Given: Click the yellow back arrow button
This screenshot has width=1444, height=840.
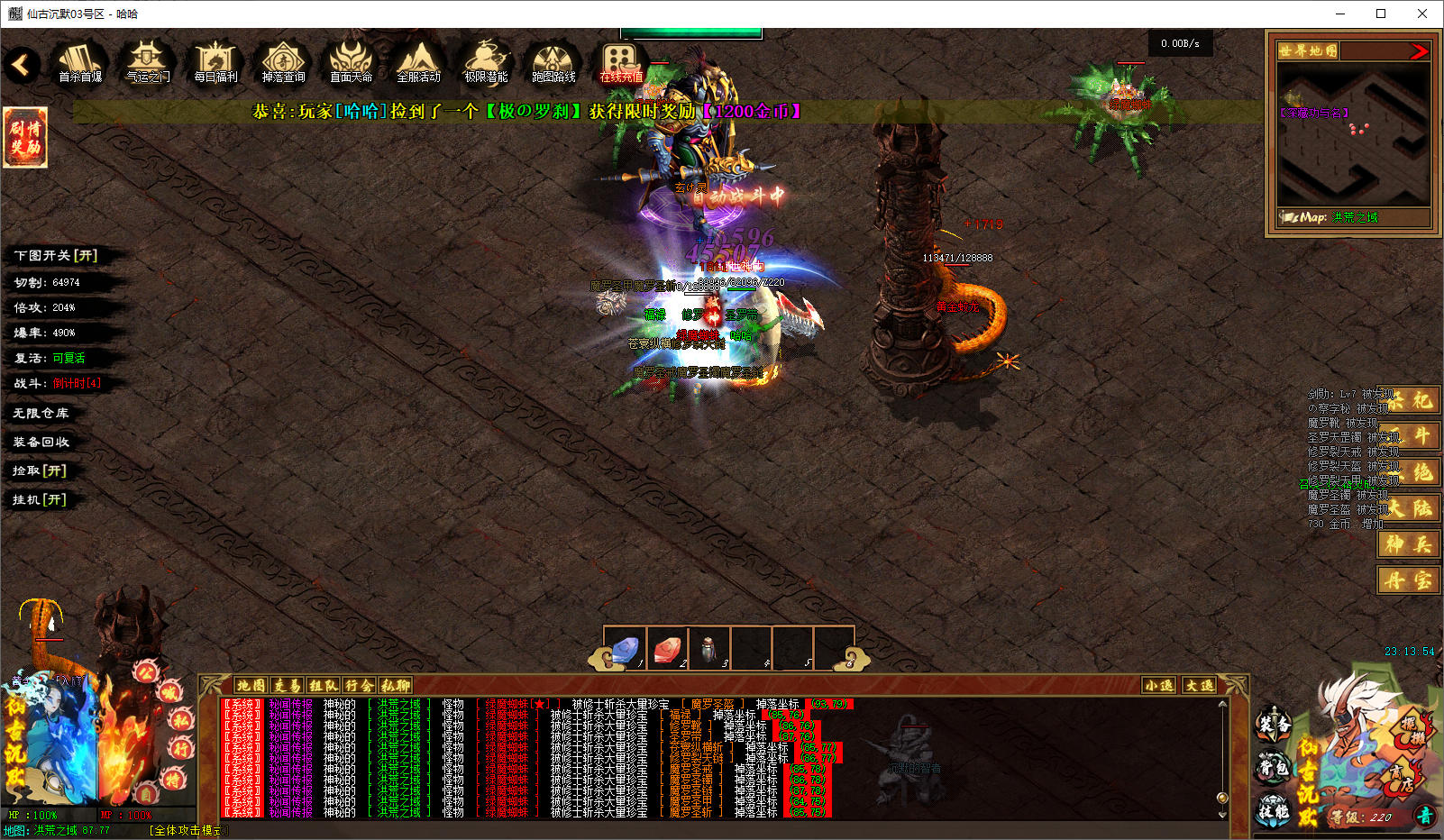Looking at the screenshot, I should tap(21, 64).
